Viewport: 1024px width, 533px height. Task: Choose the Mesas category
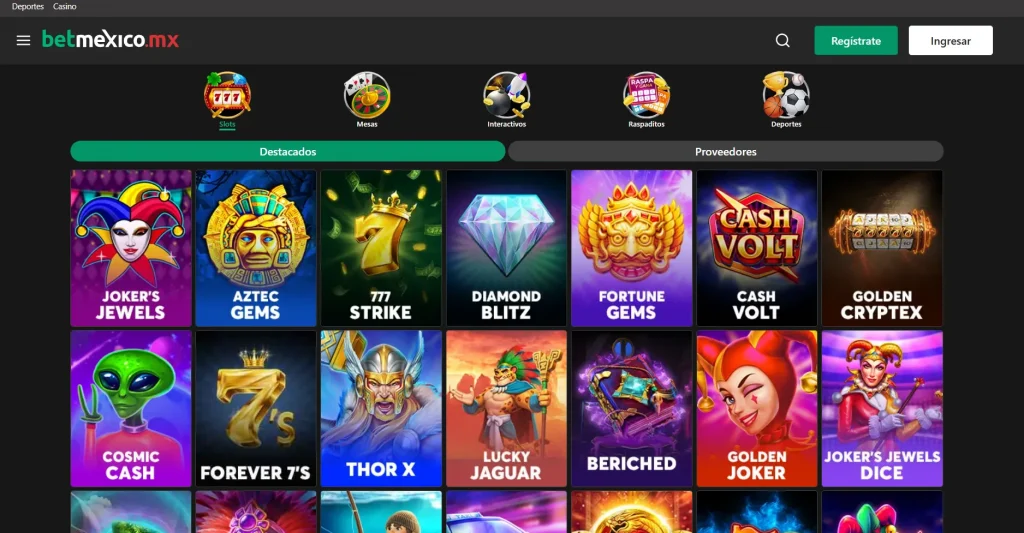pyautogui.click(x=367, y=97)
